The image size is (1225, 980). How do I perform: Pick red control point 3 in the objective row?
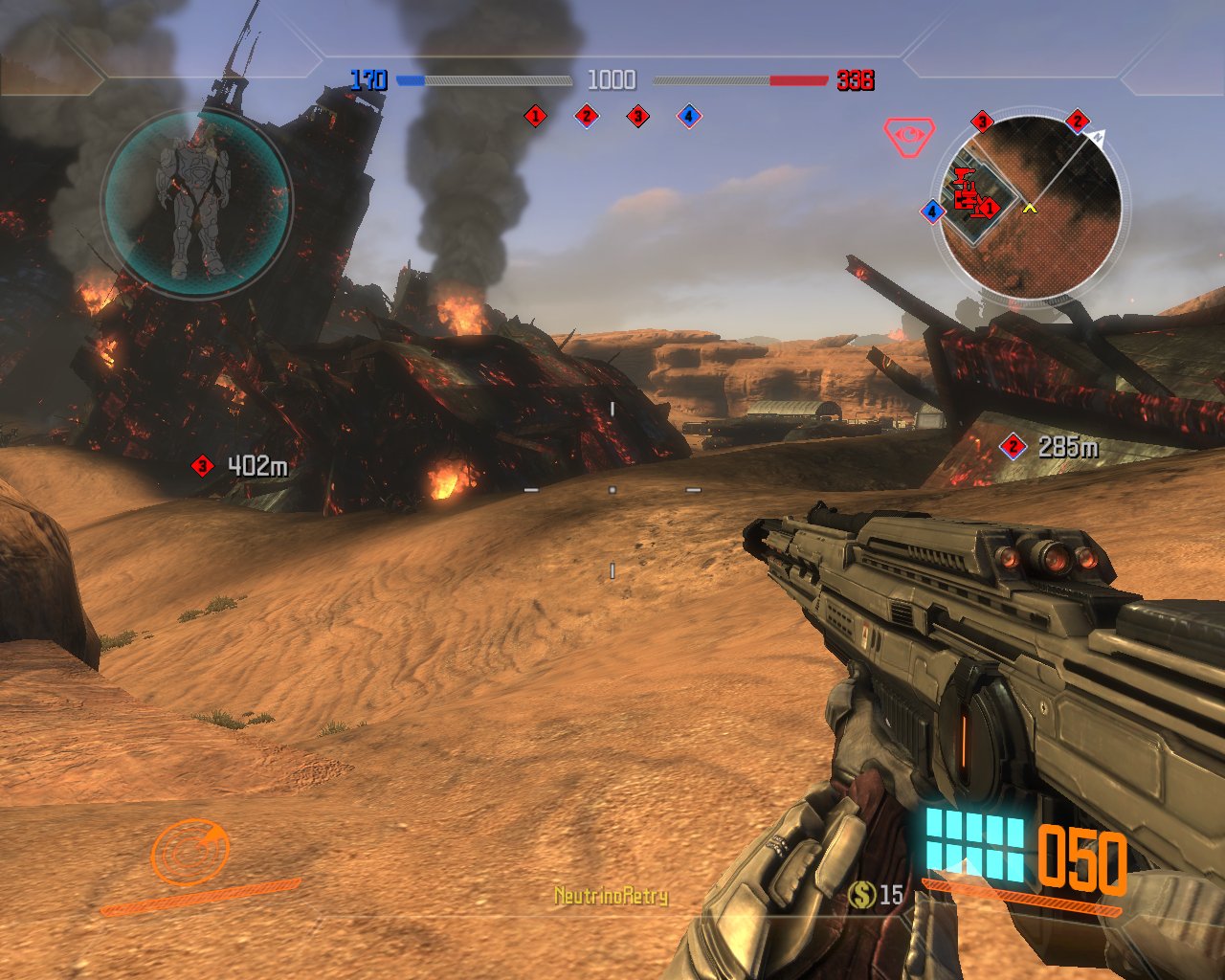(637, 117)
